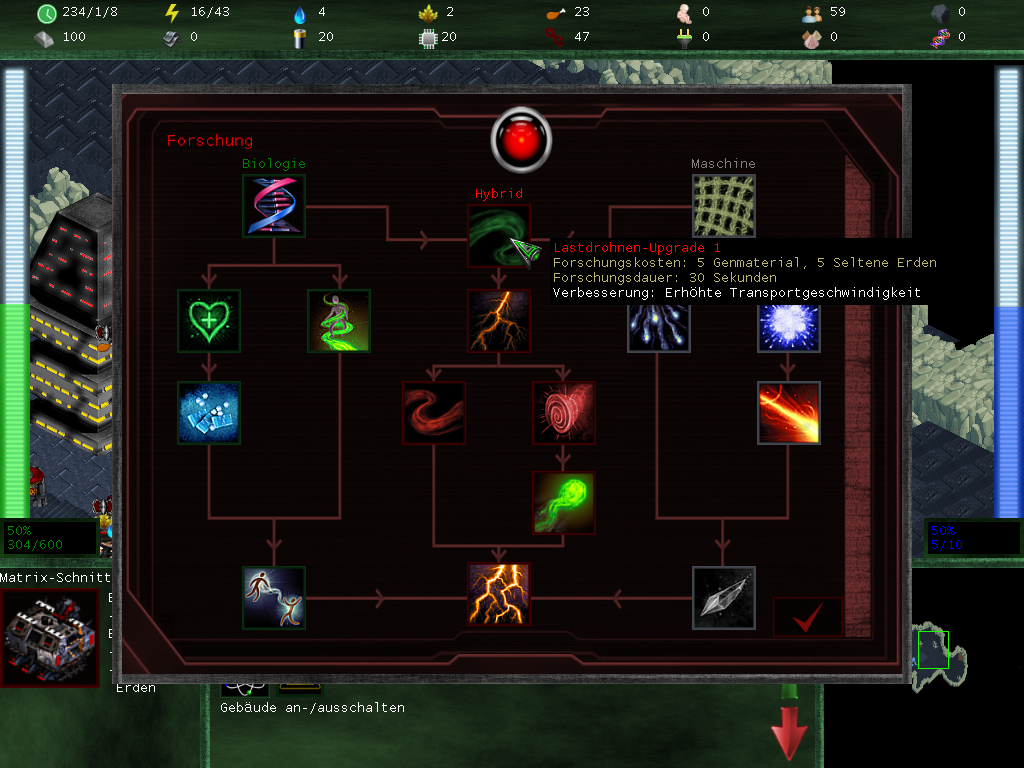1024x768 pixels.
Task: Confirm with the red checkmark button
Action: pyautogui.click(x=807, y=618)
